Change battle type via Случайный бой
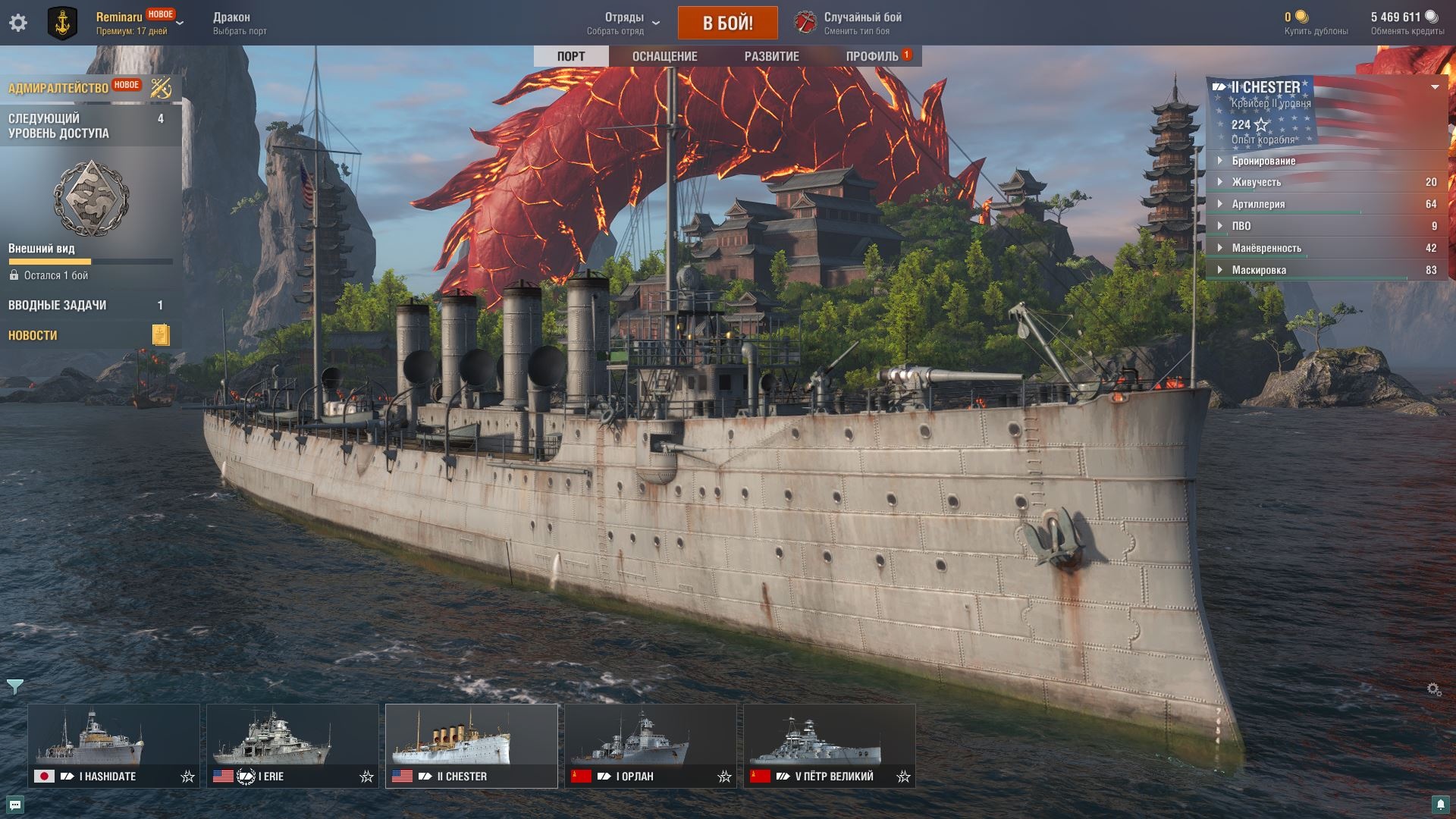 pos(862,23)
